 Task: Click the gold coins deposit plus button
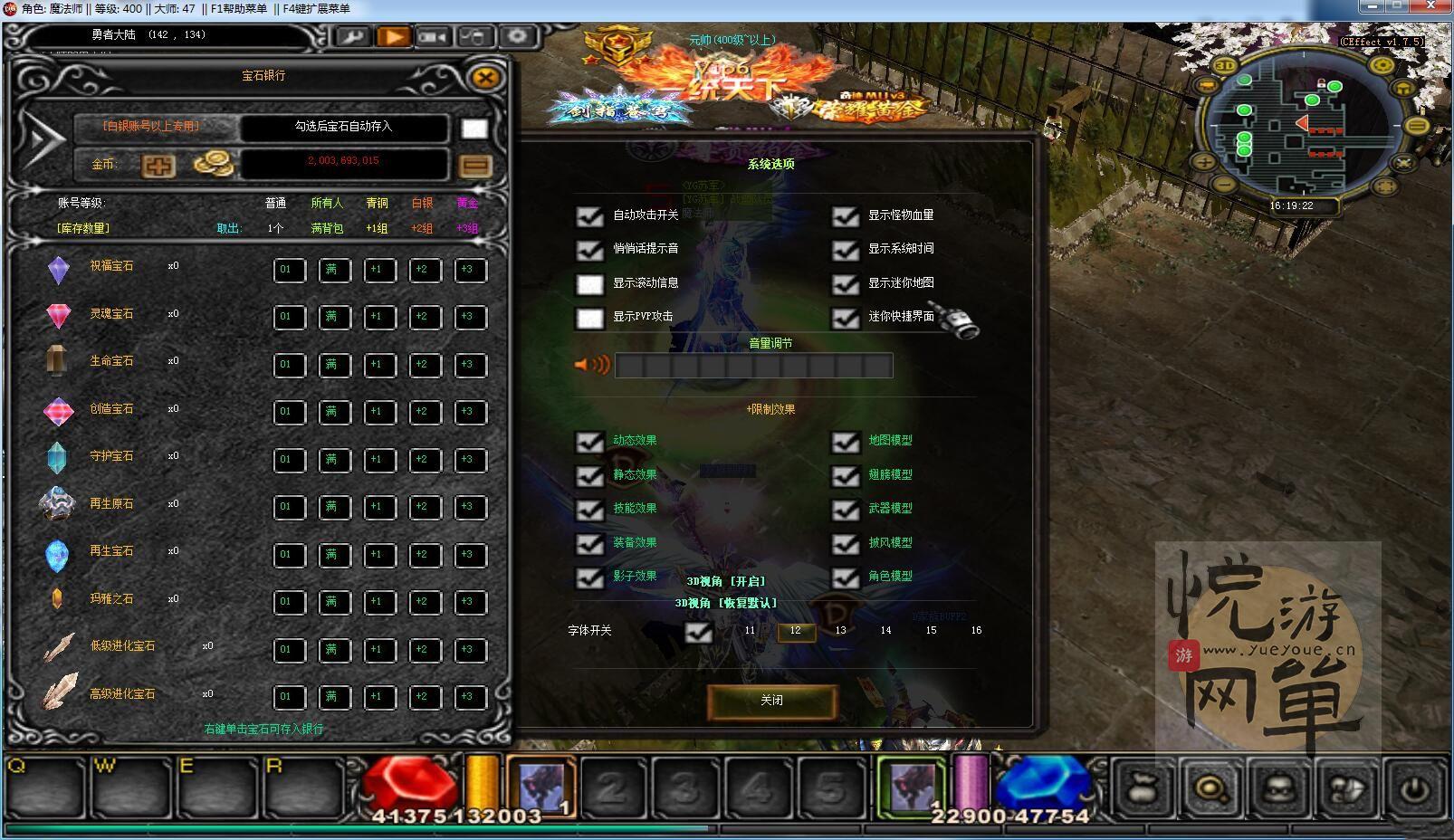coord(158,166)
